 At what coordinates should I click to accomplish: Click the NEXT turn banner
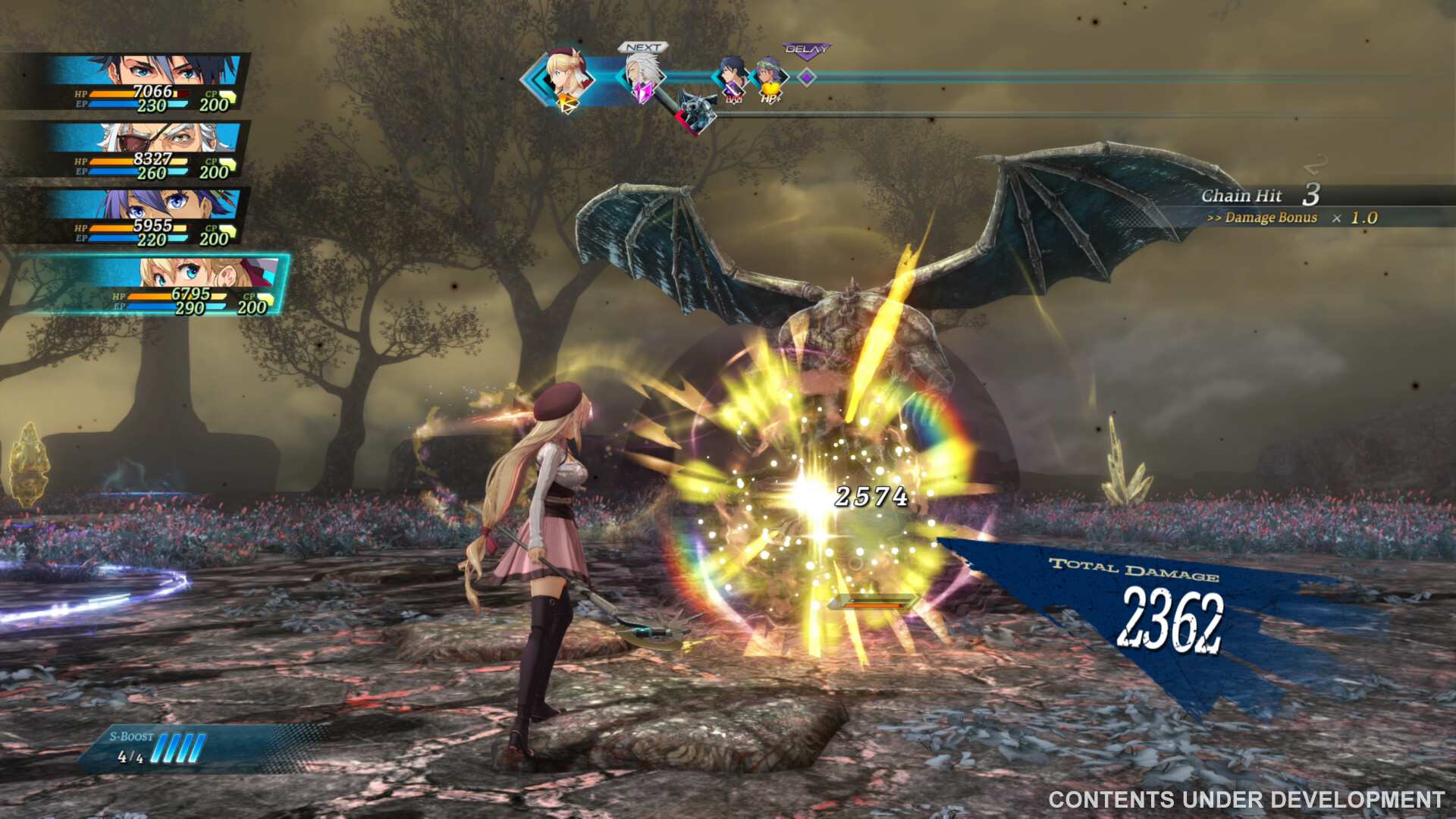[643, 47]
